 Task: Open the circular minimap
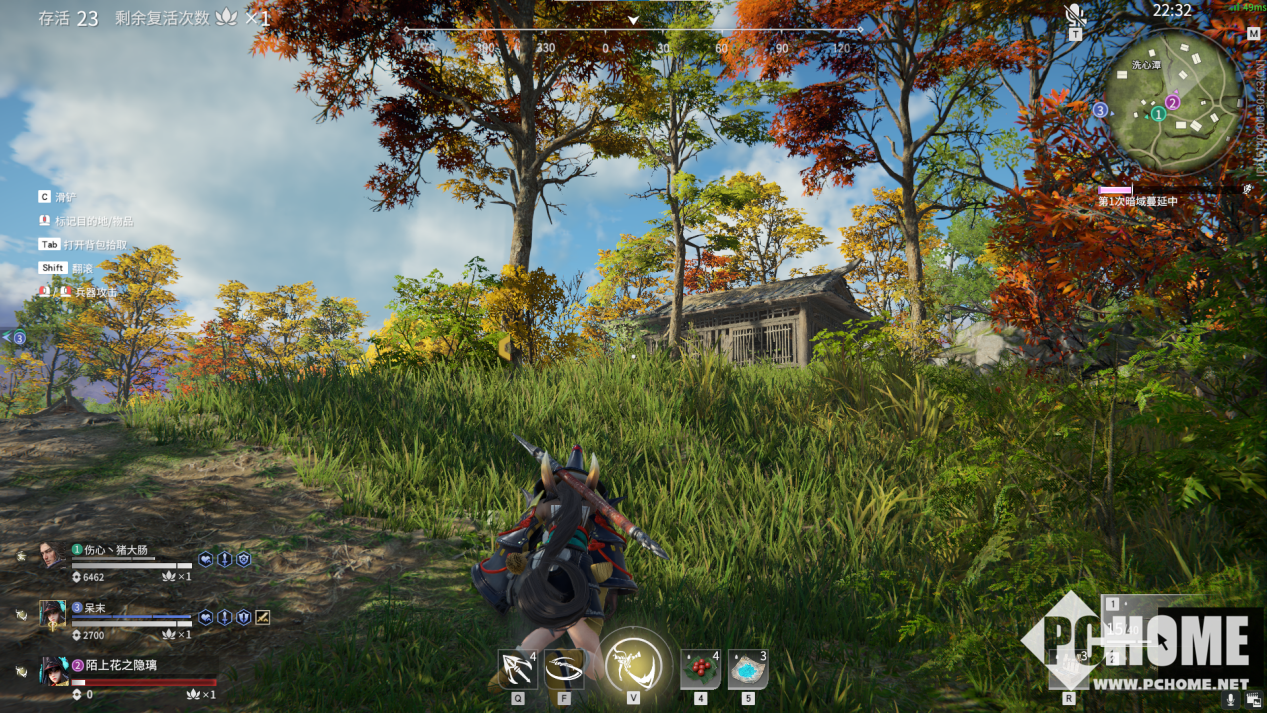pyautogui.click(x=1172, y=100)
